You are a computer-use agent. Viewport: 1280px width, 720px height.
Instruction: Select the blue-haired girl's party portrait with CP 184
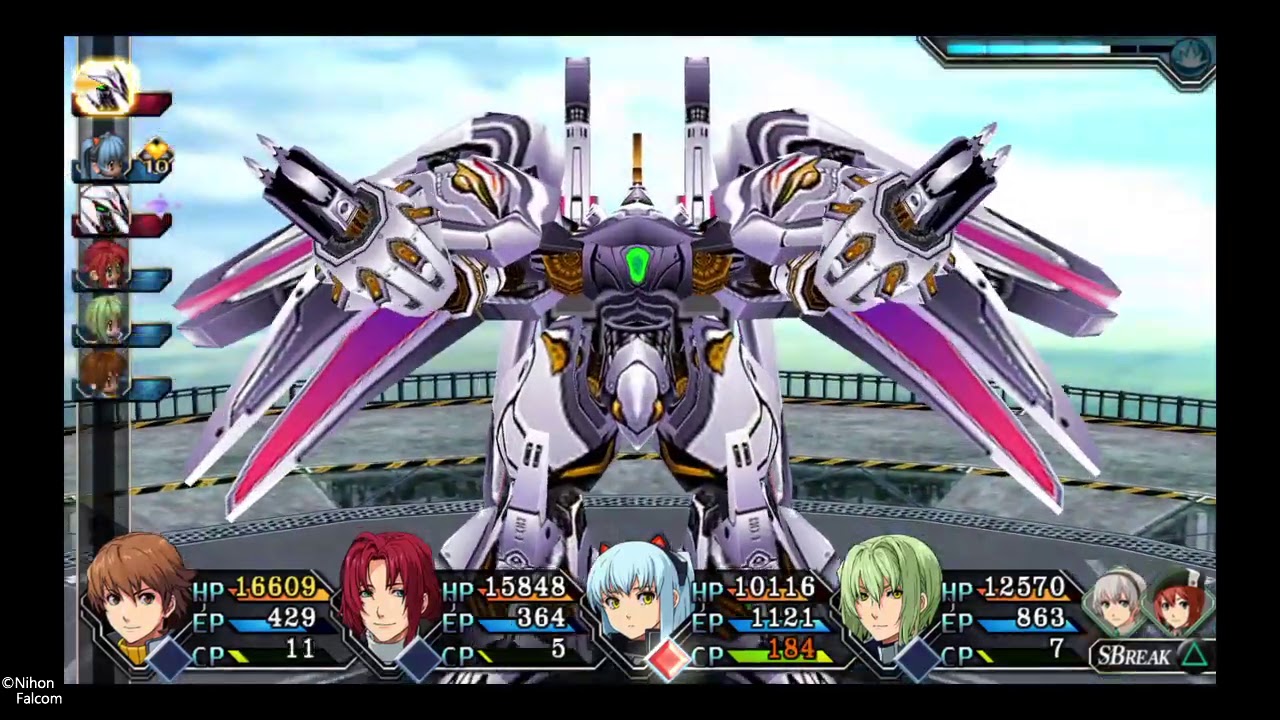coord(638,595)
